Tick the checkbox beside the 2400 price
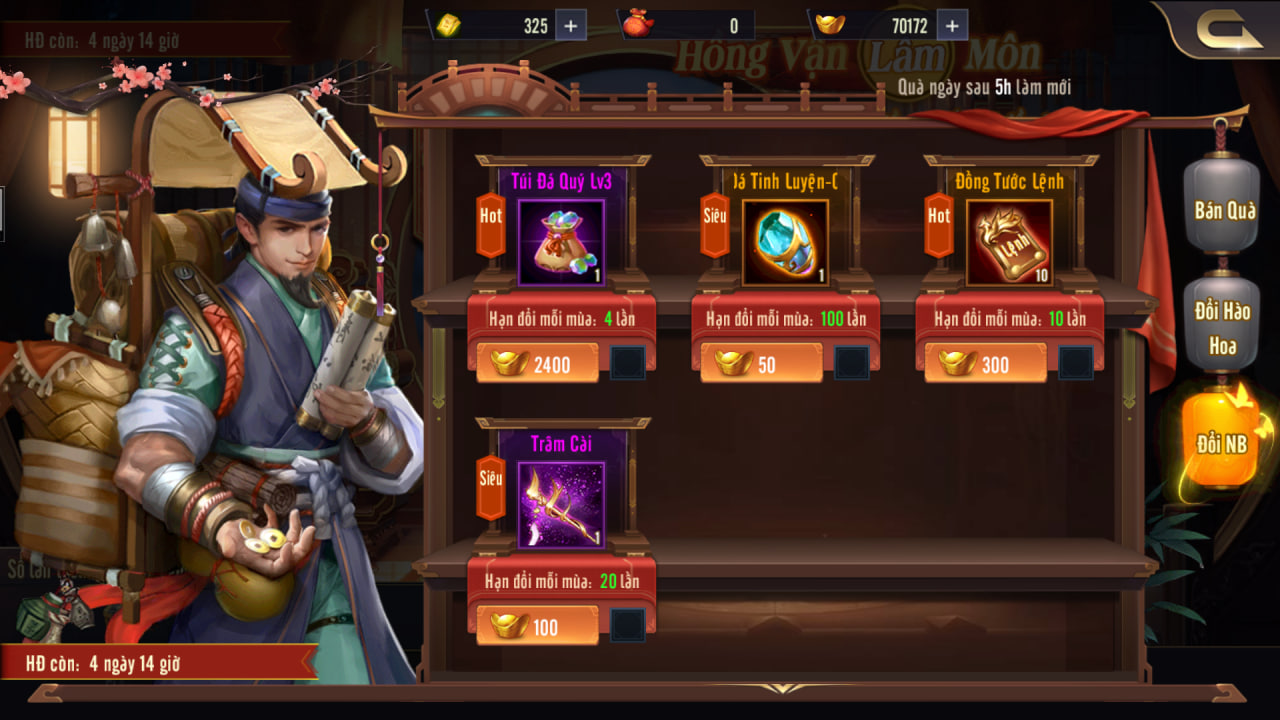 628,363
